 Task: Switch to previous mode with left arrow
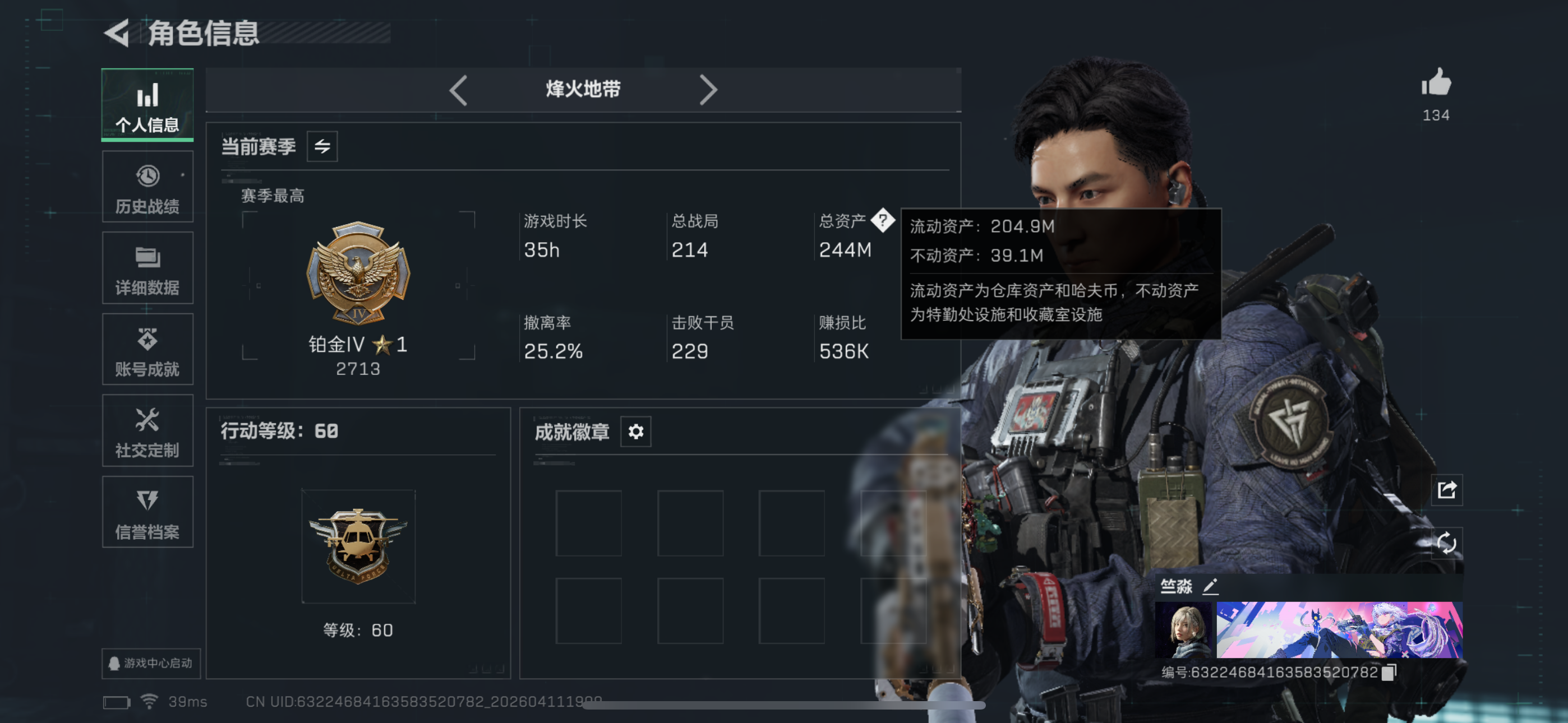(x=458, y=90)
